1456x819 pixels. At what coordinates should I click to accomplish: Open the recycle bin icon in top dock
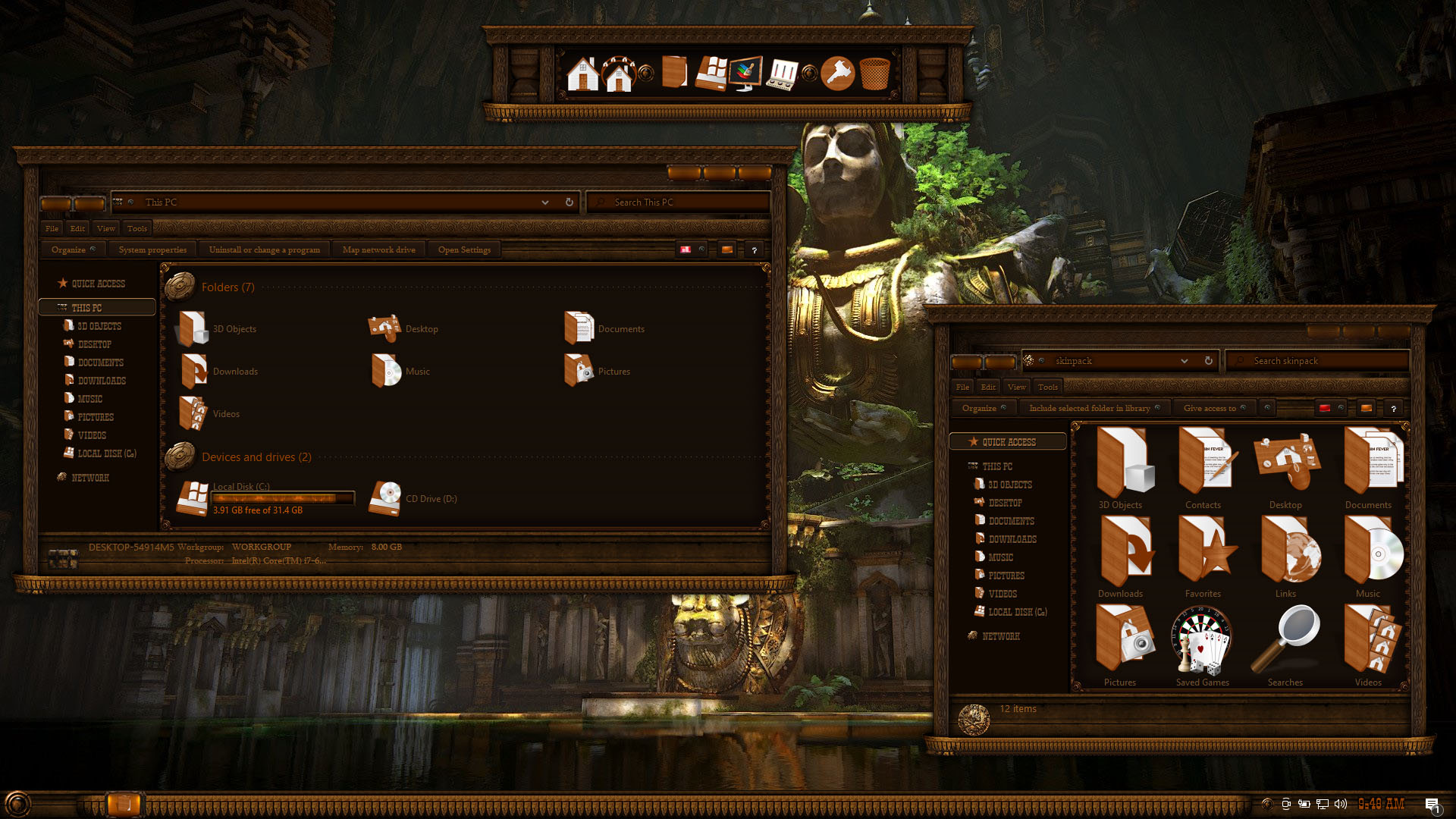tap(874, 74)
